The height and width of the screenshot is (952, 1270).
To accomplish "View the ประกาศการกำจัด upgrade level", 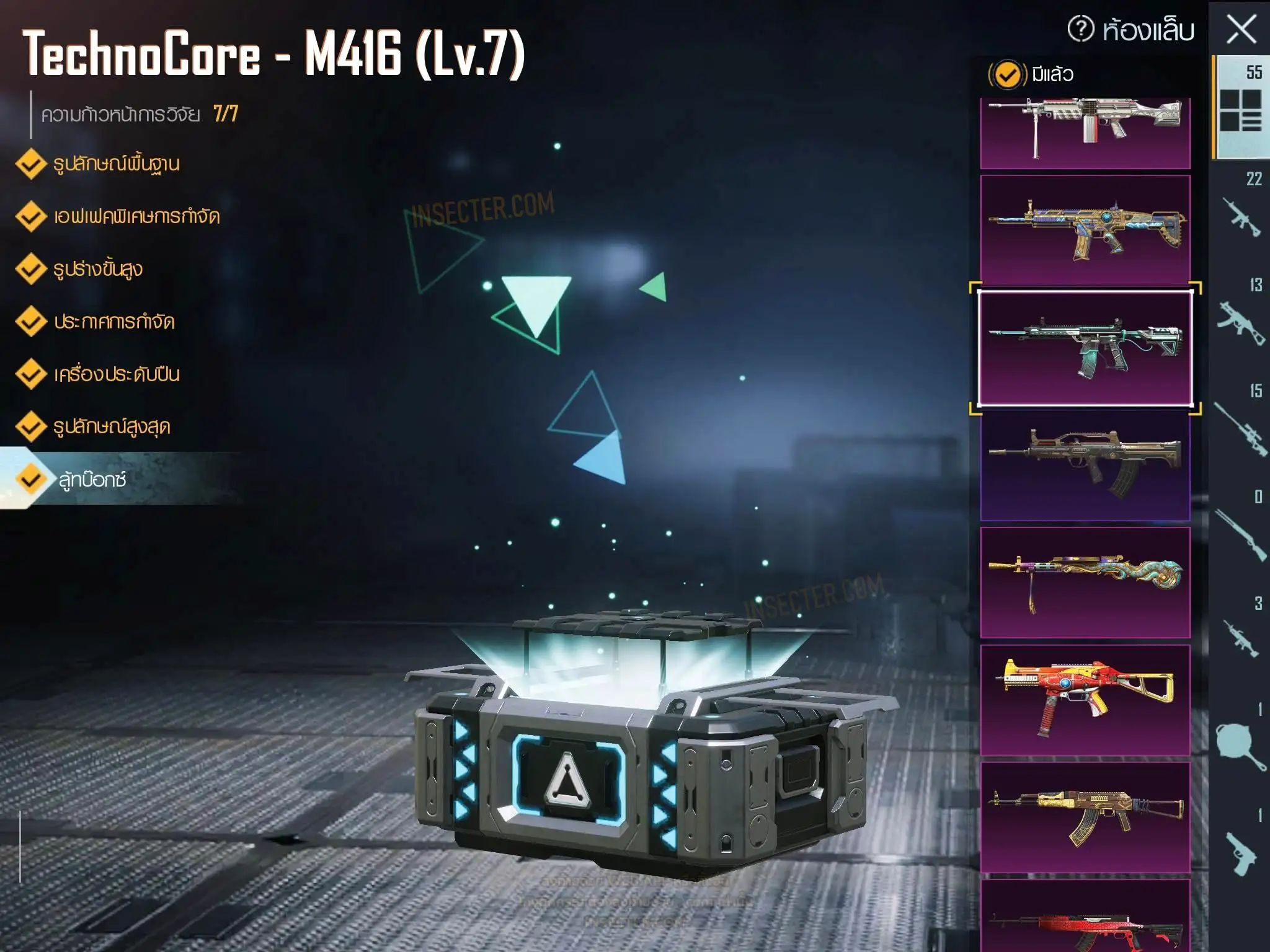I will (x=114, y=322).
